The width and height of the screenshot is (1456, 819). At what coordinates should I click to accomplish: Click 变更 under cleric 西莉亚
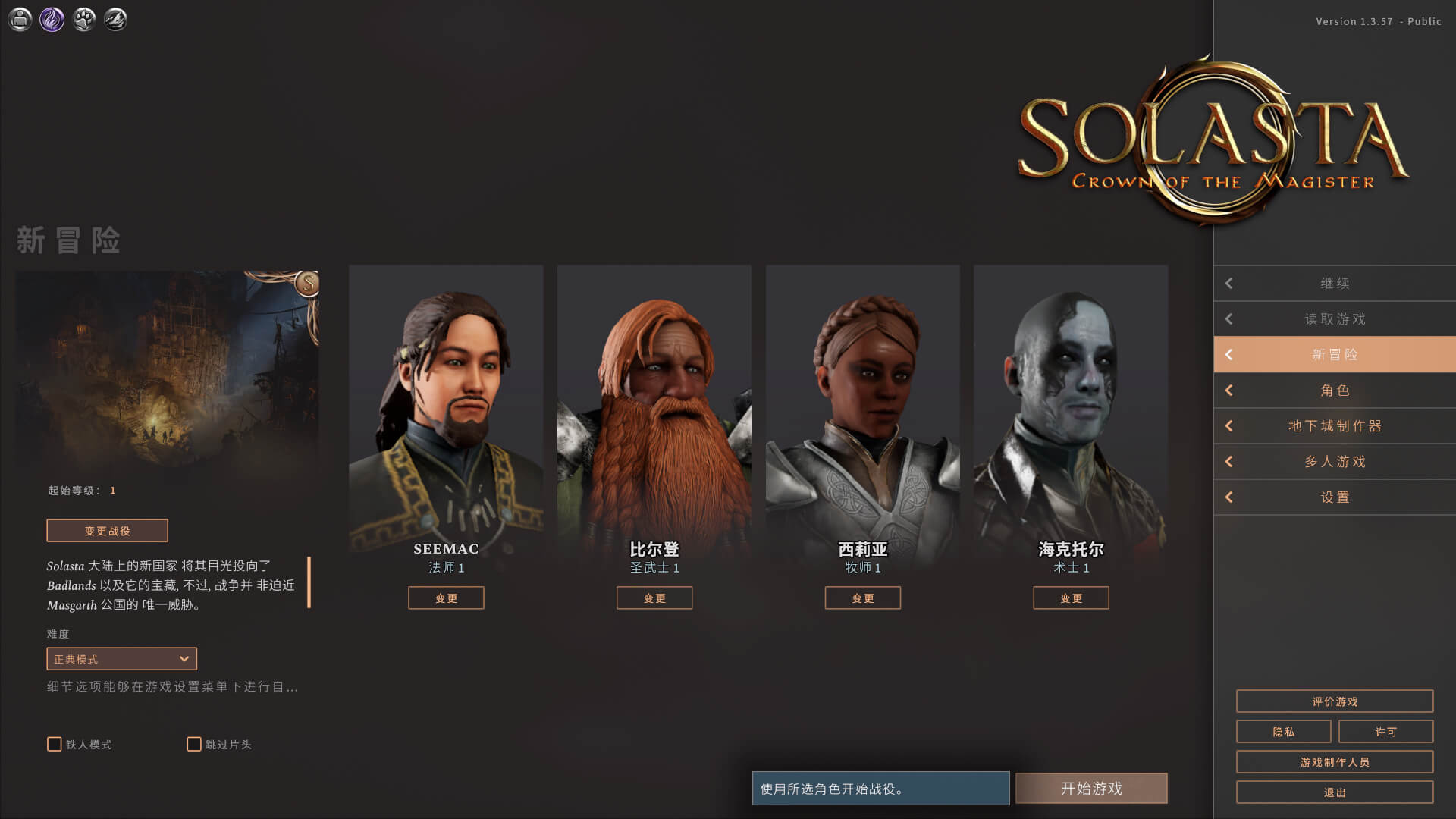click(863, 598)
